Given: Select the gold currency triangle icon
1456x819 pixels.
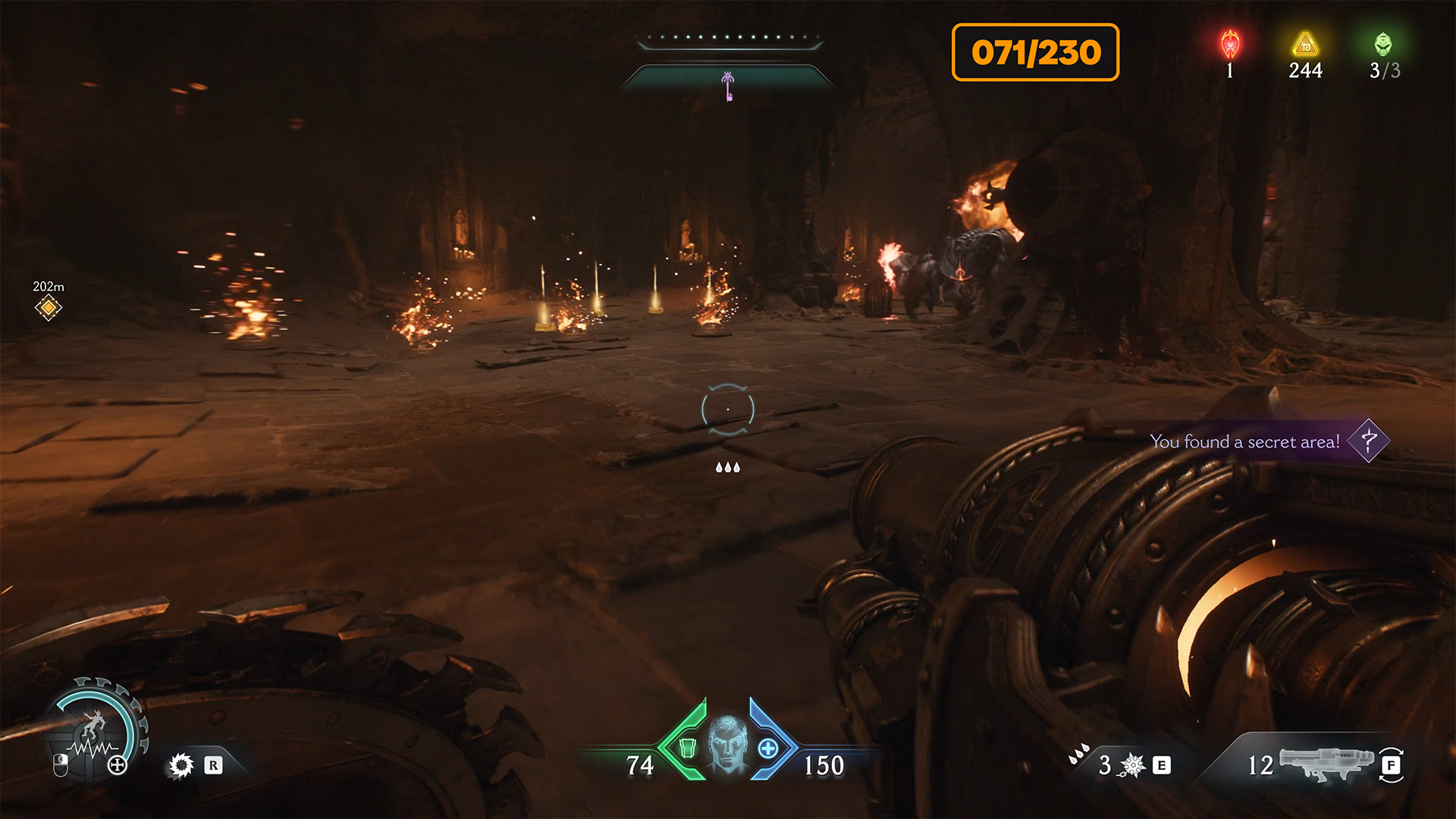Looking at the screenshot, I should (1305, 44).
